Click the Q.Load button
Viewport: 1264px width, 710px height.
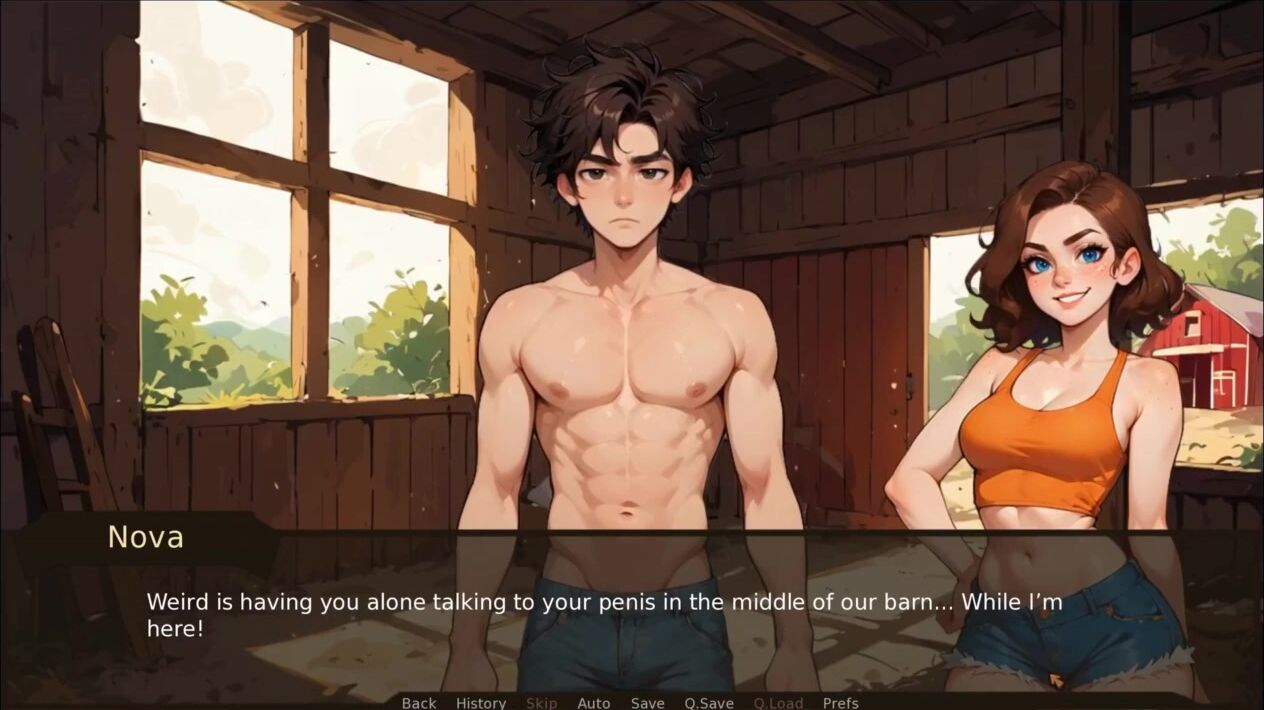click(778, 702)
